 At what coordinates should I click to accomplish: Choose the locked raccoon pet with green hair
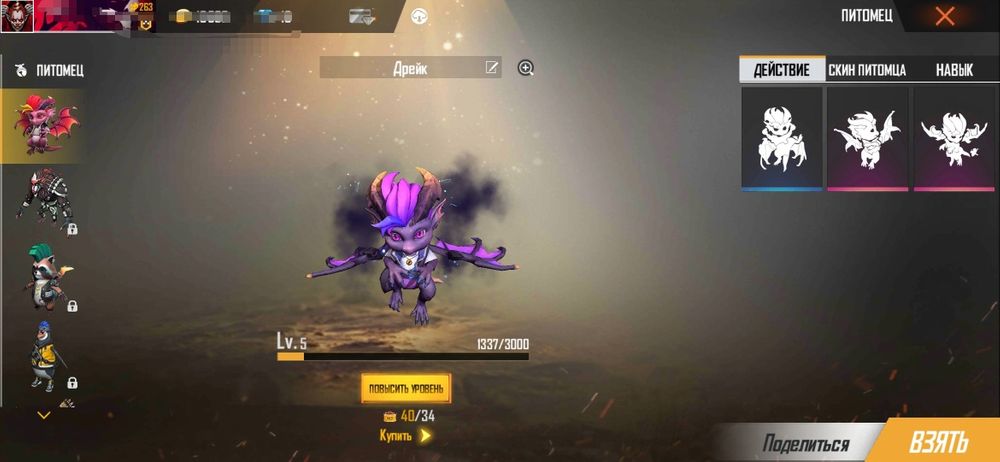[42, 277]
